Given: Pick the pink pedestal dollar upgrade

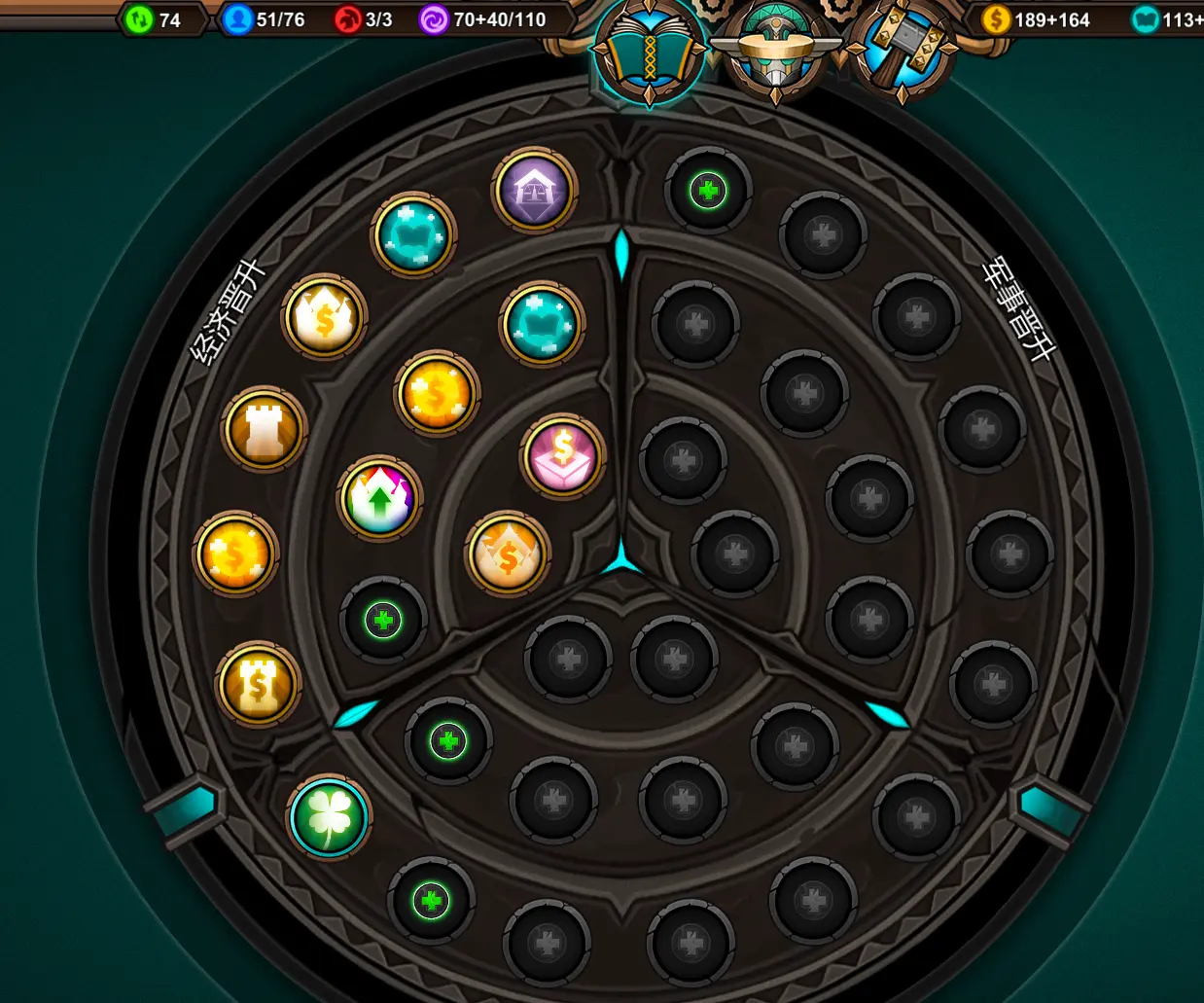Looking at the screenshot, I should [563, 456].
